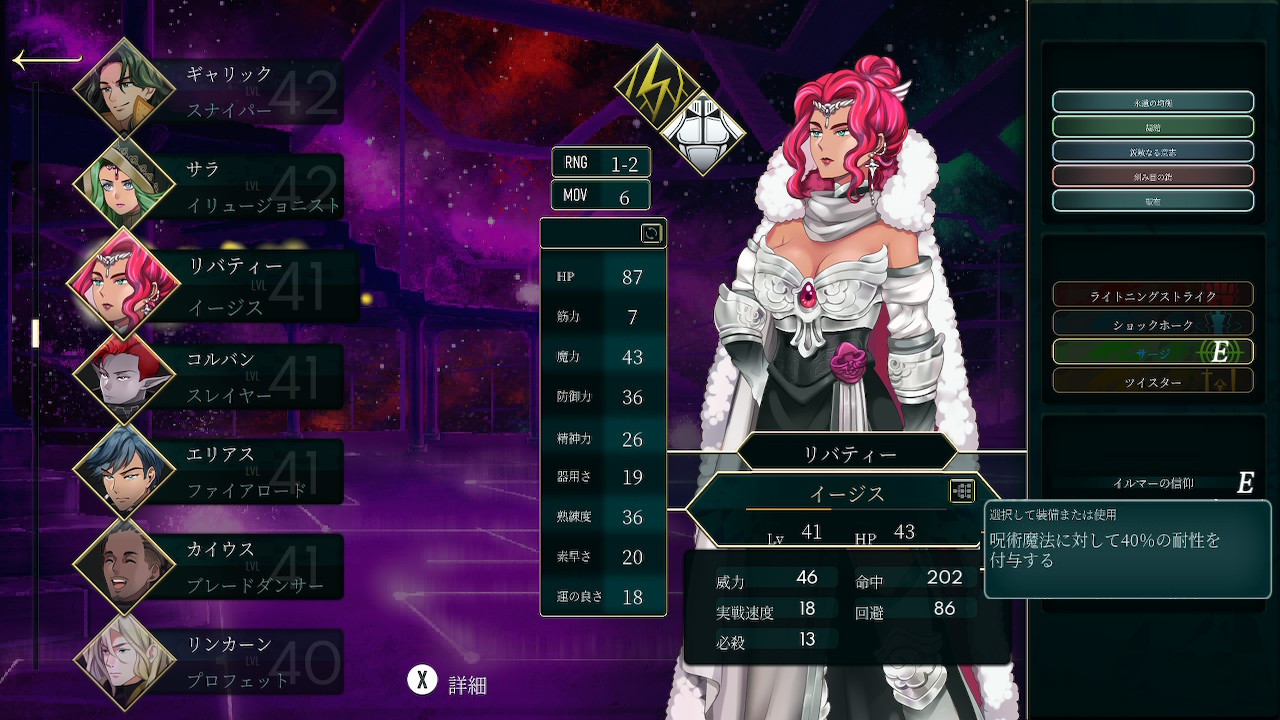Pick エリアス the ファイアロード
Image resolution: width=1280 pixels, height=720 pixels.
(230, 472)
